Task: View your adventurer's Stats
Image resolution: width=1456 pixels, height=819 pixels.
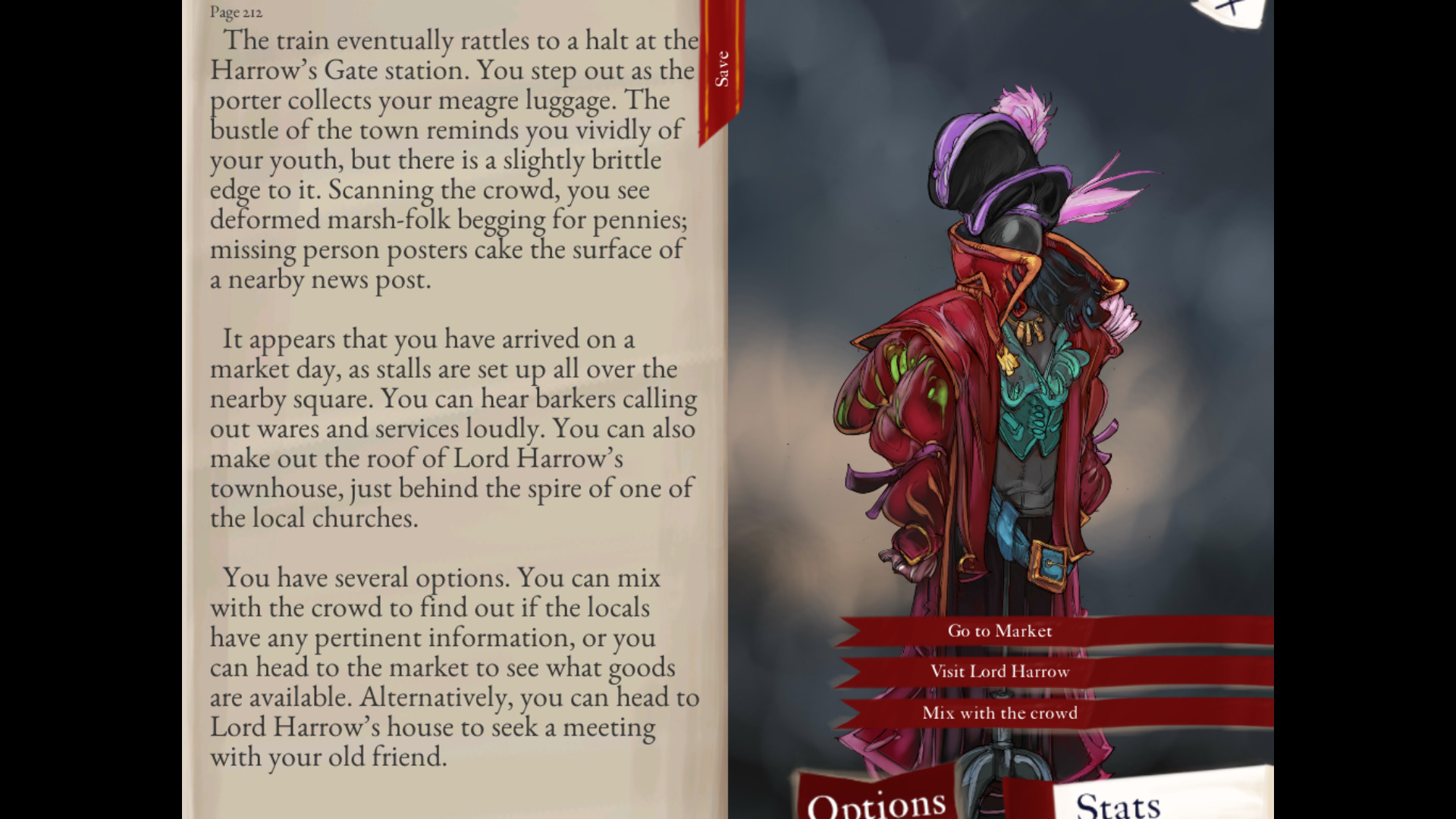Action: point(1119,804)
